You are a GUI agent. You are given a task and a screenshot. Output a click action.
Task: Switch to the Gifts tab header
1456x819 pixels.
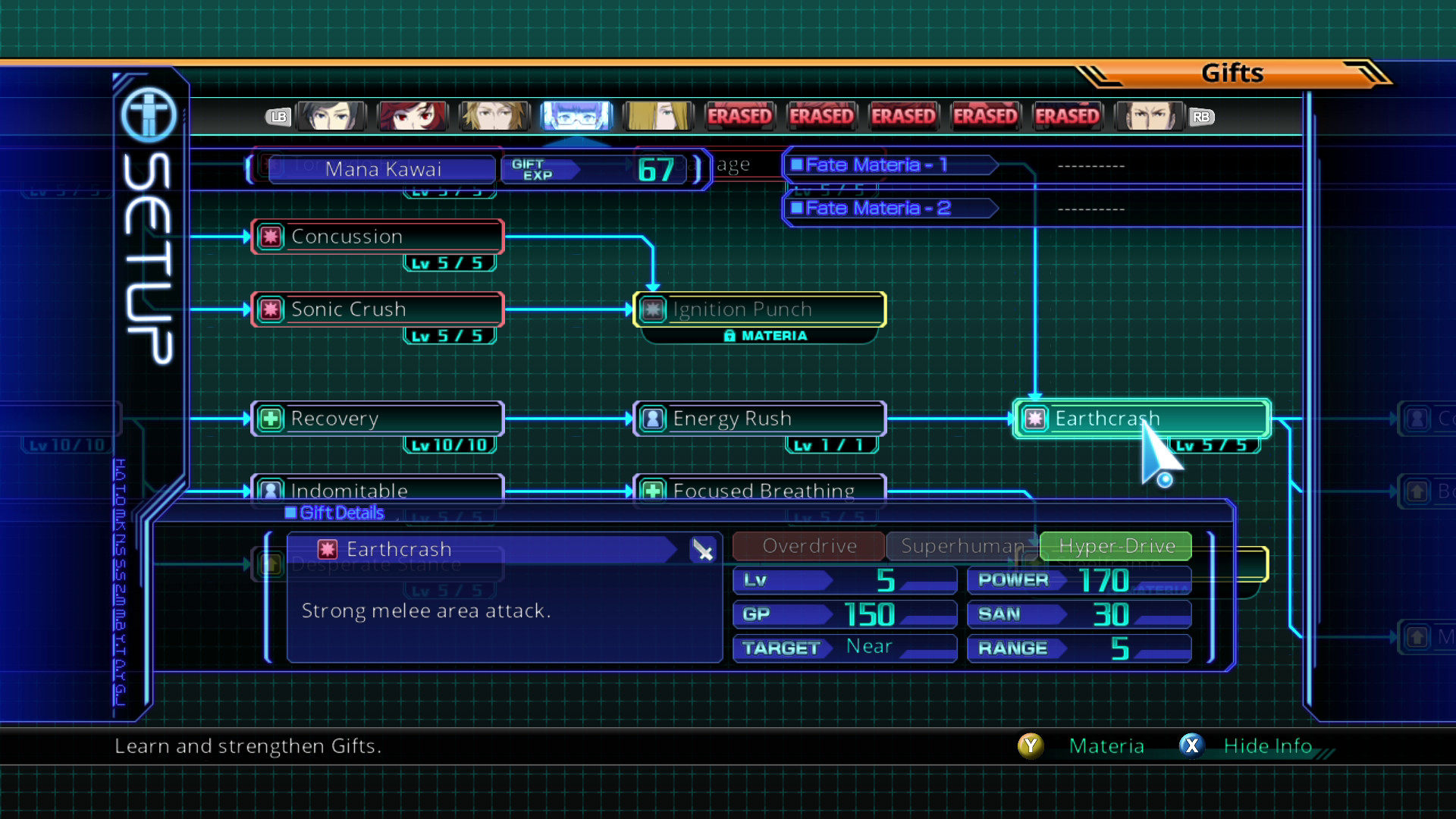[x=1232, y=73]
